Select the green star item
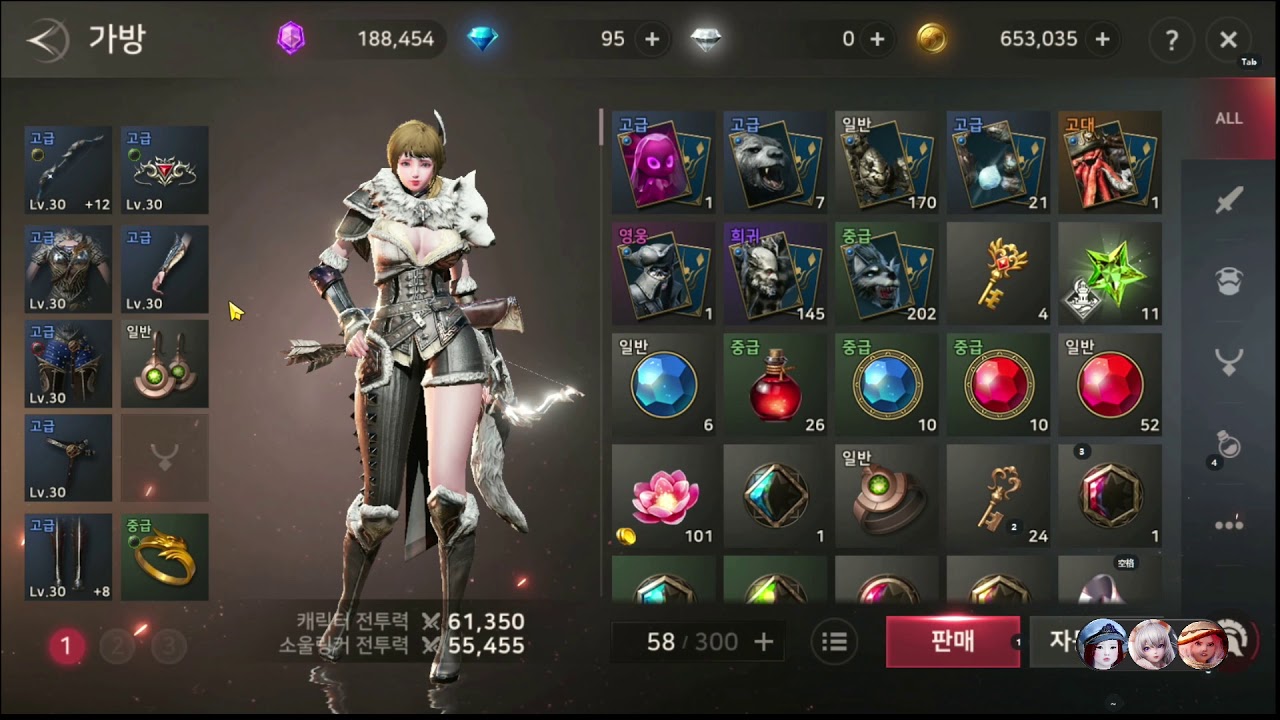Screen dimensions: 1280x720 click(x=1109, y=273)
